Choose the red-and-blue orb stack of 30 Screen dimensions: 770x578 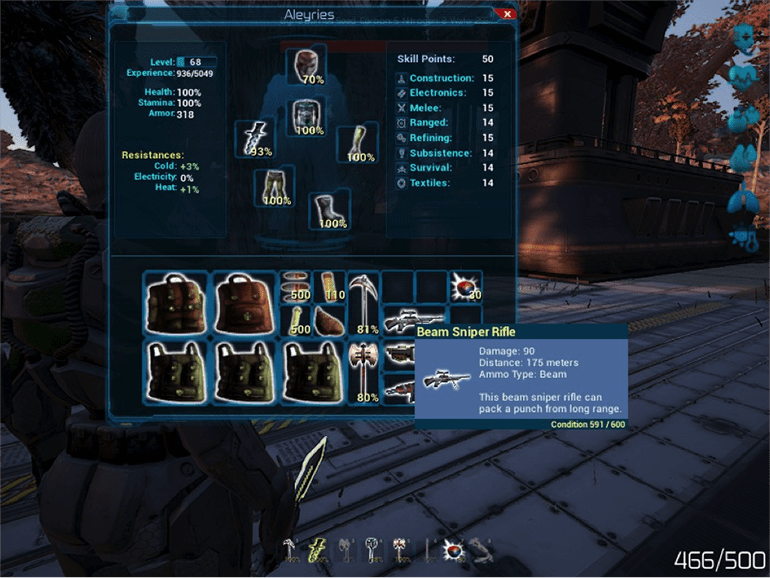pos(465,286)
